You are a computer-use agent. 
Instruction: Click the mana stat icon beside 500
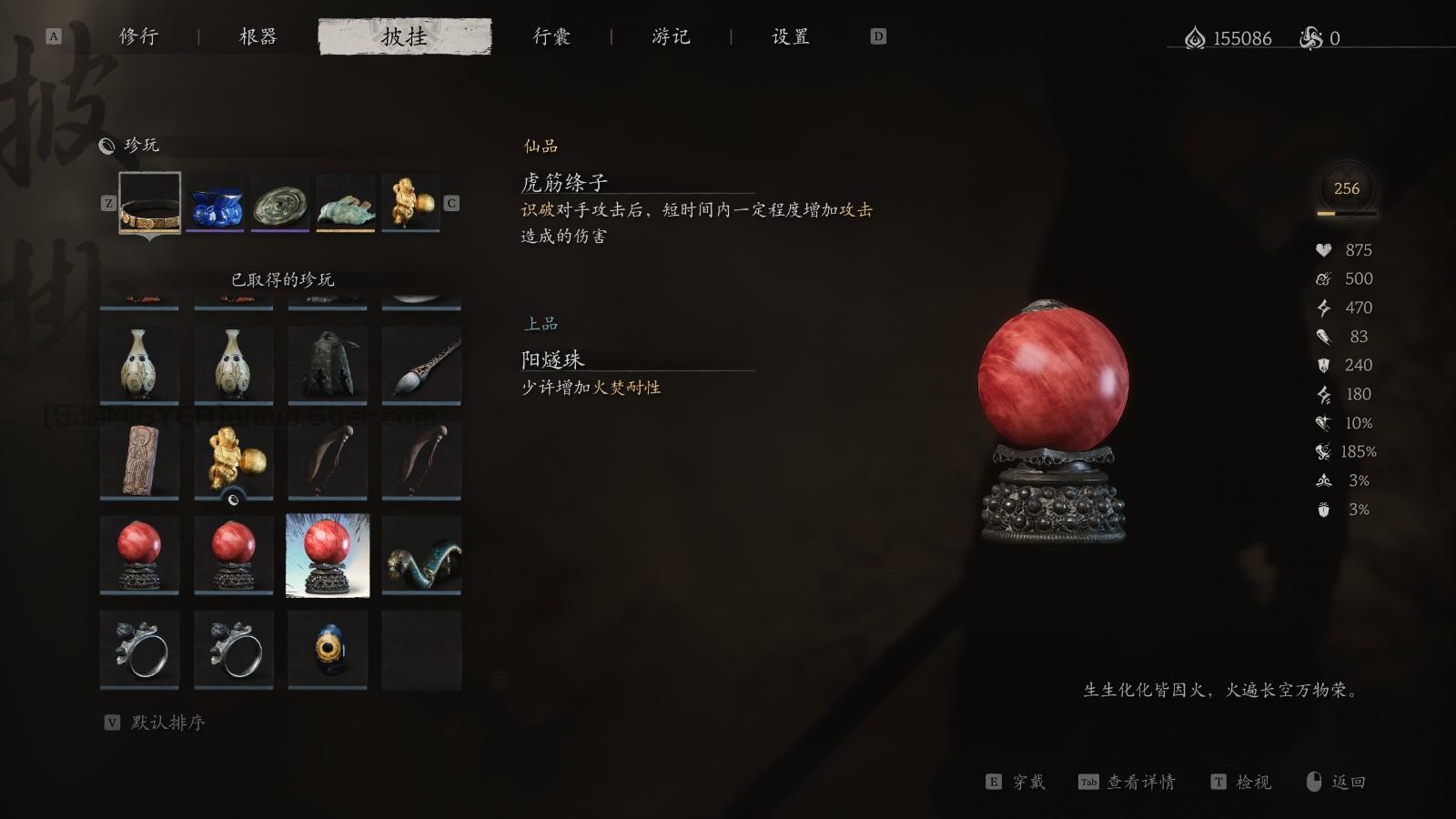(x=1326, y=278)
